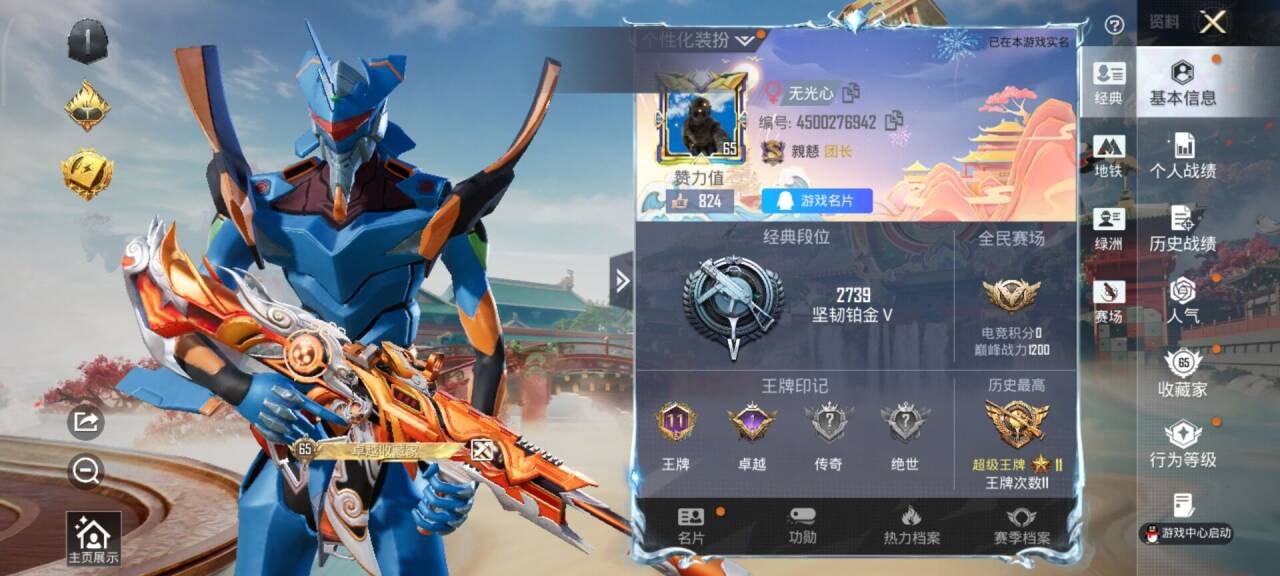Viewport: 1280px width, 576px height.
Task: Click the 游戏名片 game card button
Action: pos(816,201)
